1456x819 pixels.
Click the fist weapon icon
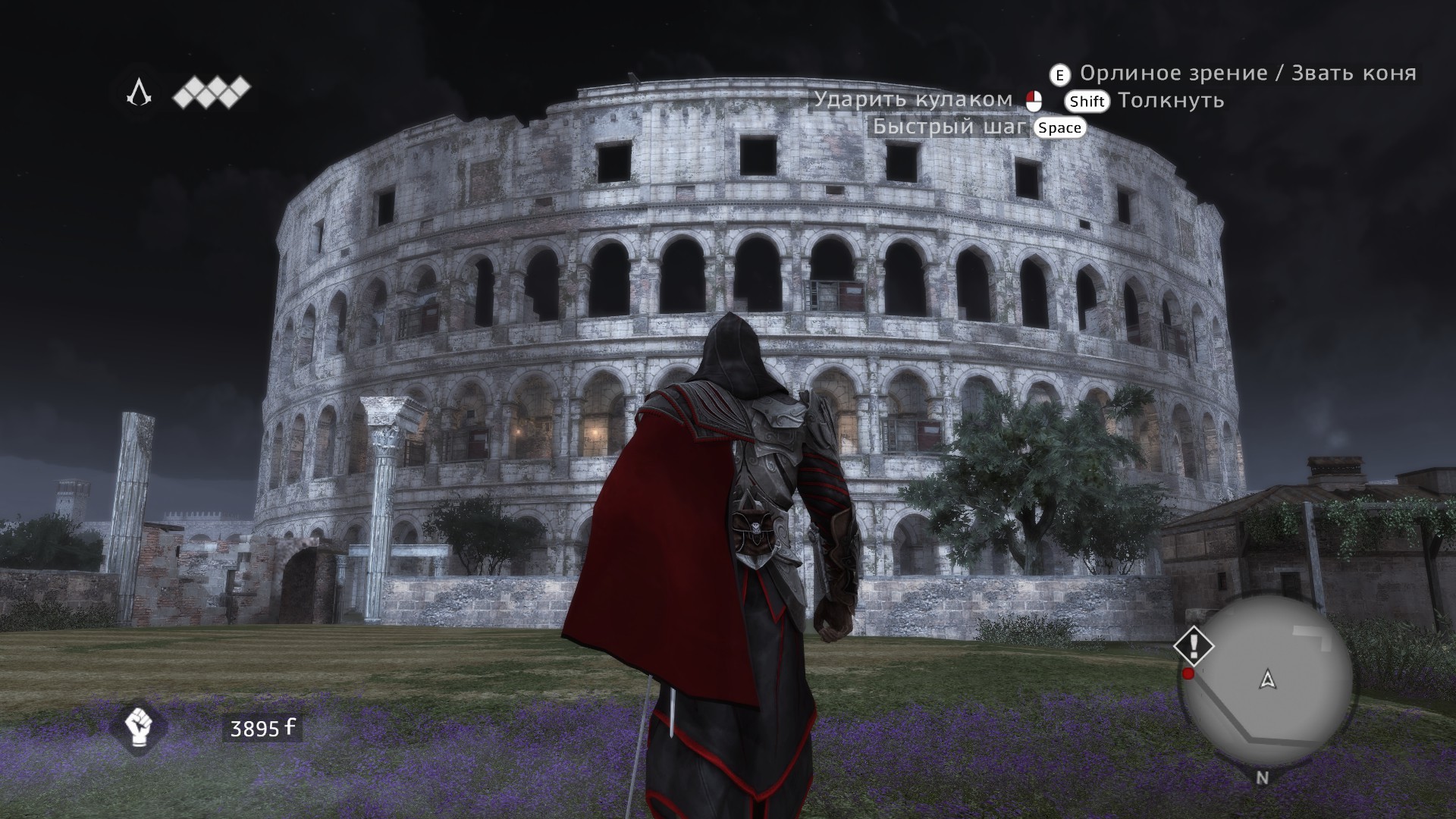coord(138,726)
